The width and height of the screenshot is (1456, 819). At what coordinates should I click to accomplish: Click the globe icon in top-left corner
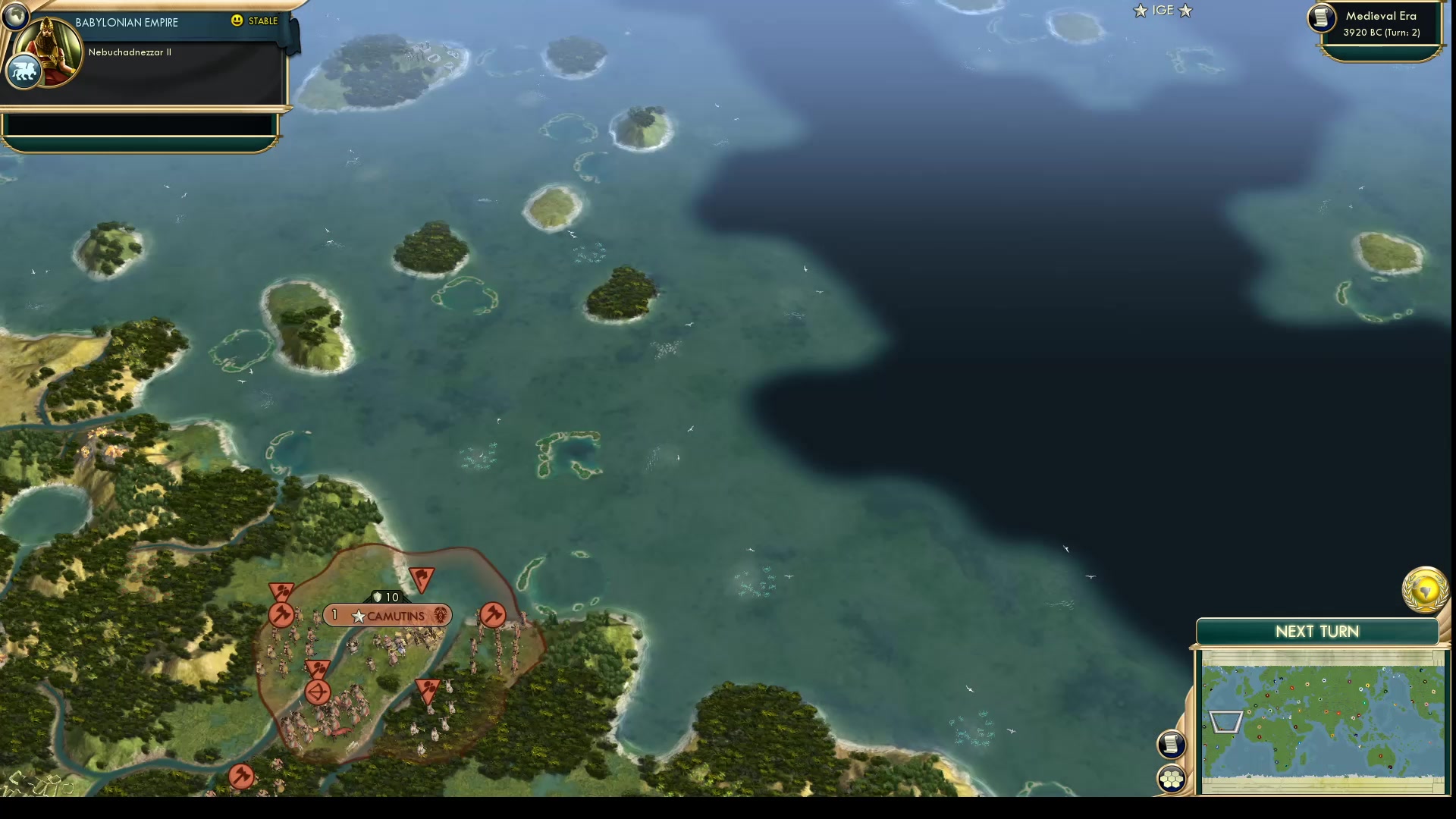(15, 15)
